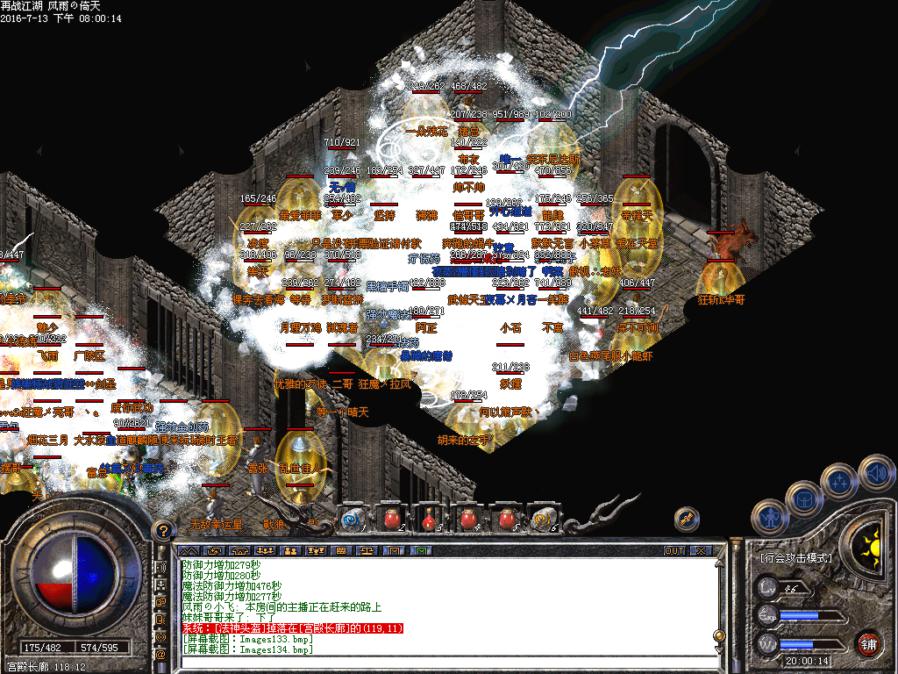
Task: Click the orange question mark help button
Action: pyautogui.click(x=164, y=530)
